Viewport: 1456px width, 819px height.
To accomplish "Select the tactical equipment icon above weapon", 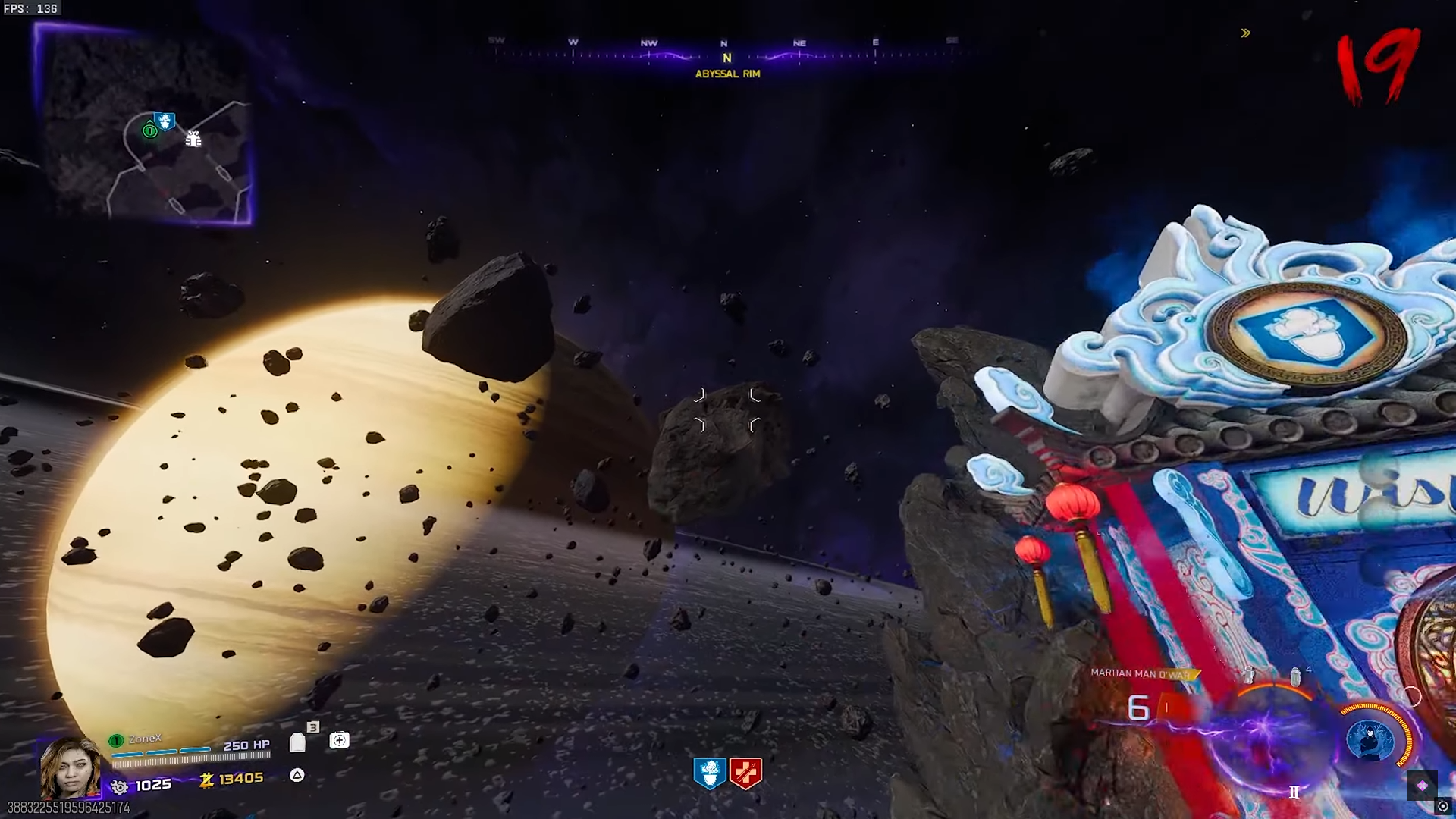I will 1248,674.
